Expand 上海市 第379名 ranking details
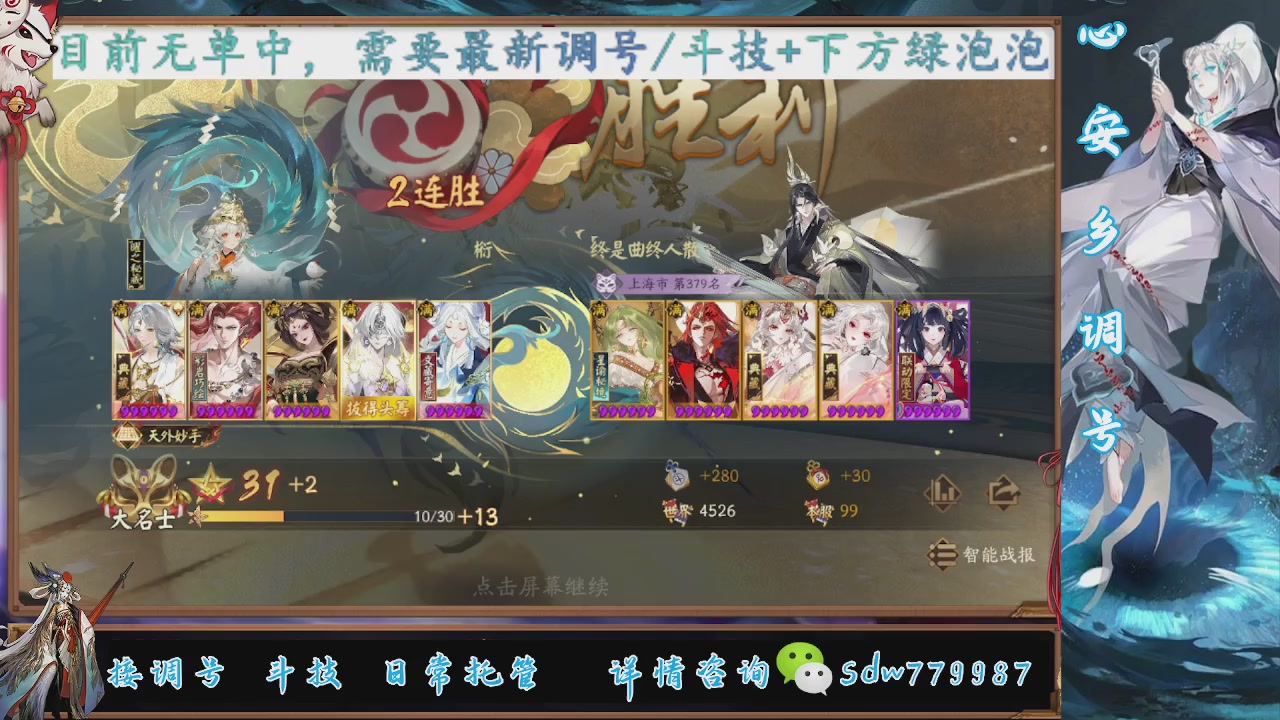Viewport: 1280px width, 720px height. [x=675, y=284]
